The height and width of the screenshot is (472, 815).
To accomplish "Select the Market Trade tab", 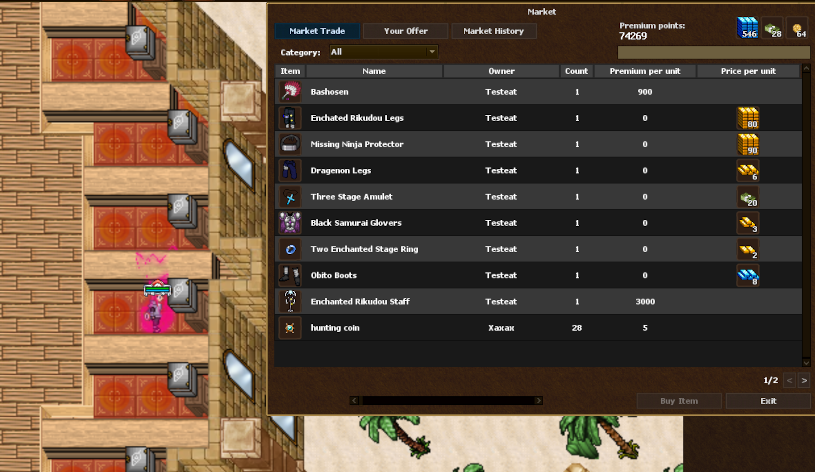I will tap(317, 31).
